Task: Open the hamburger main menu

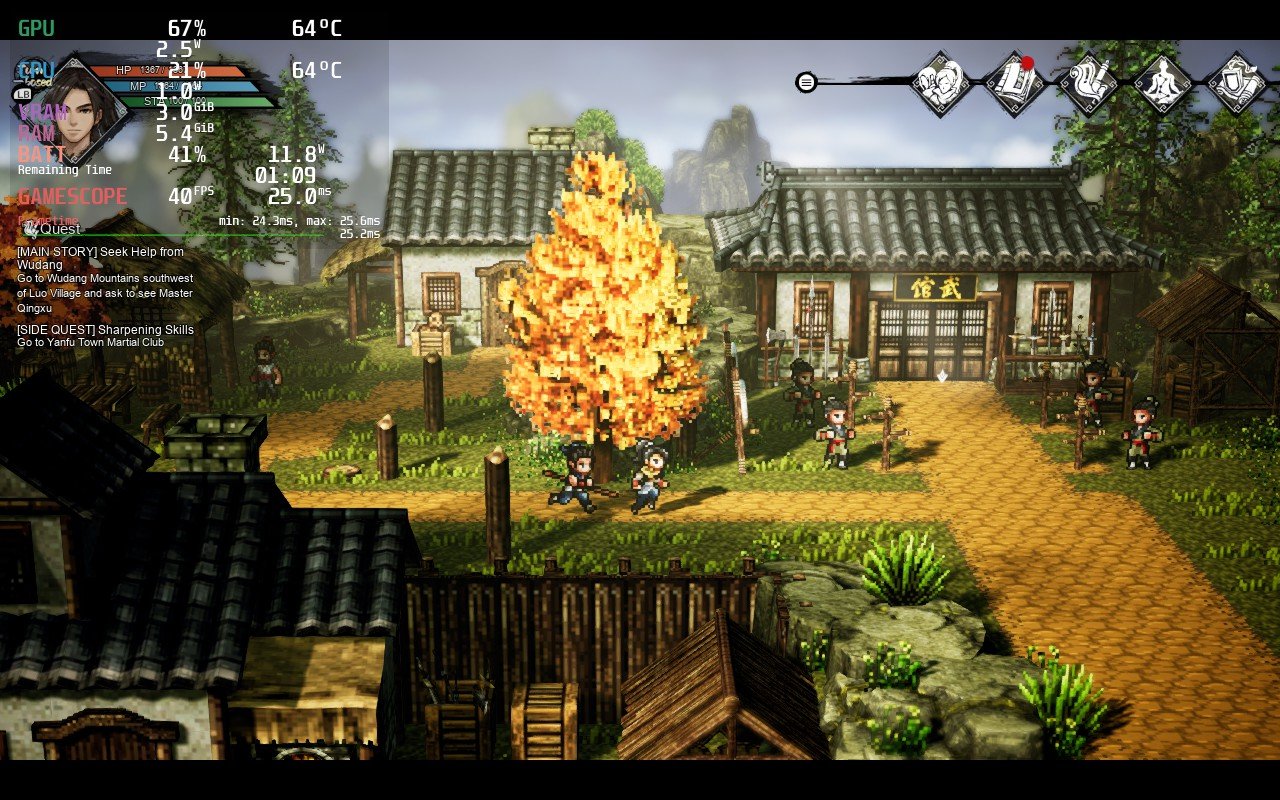Action: [x=805, y=81]
